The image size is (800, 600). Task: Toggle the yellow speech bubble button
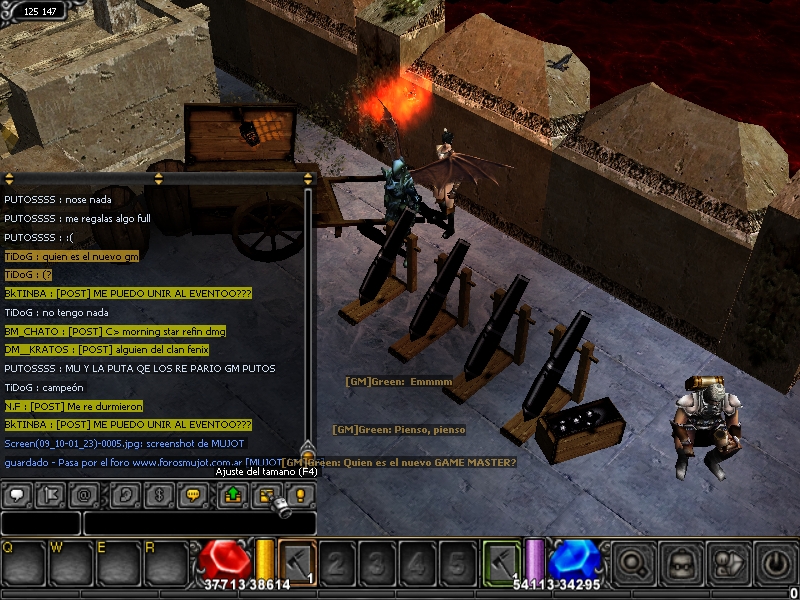(x=193, y=495)
